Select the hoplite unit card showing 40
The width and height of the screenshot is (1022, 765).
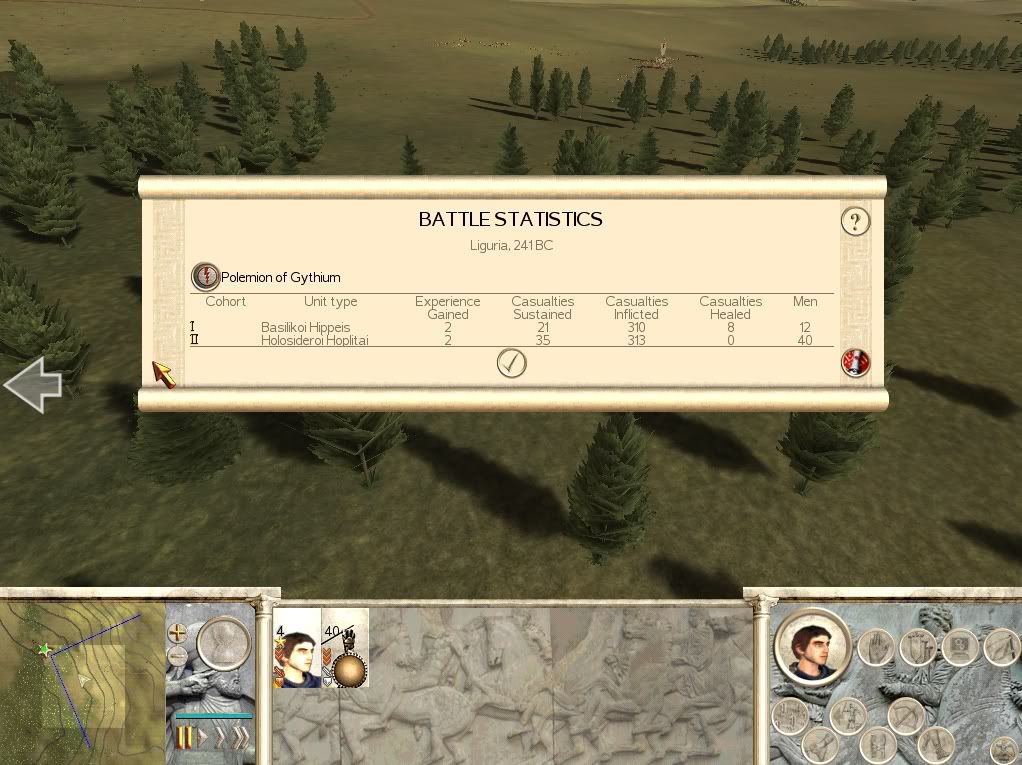[x=346, y=647]
